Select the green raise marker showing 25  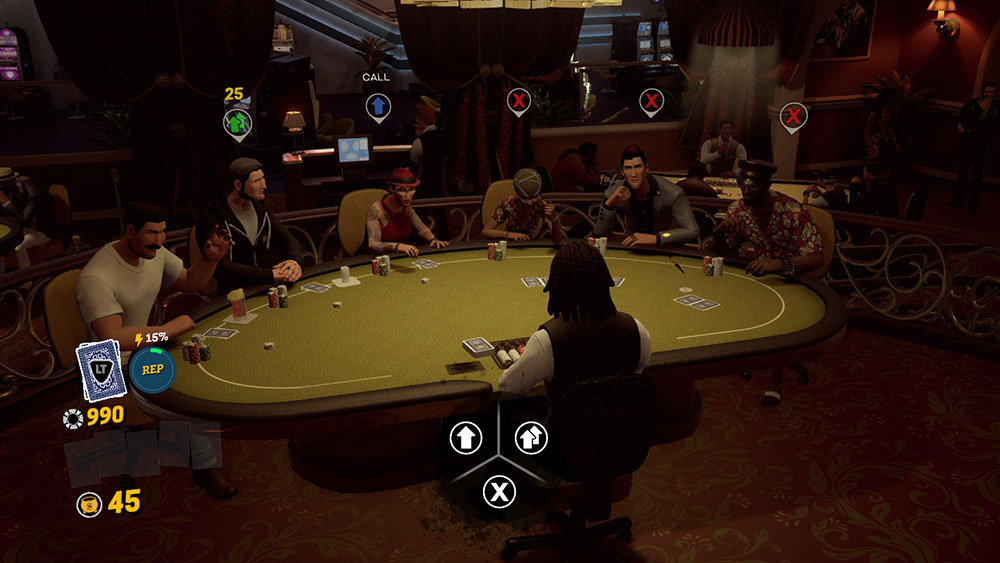tap(237, 123)
